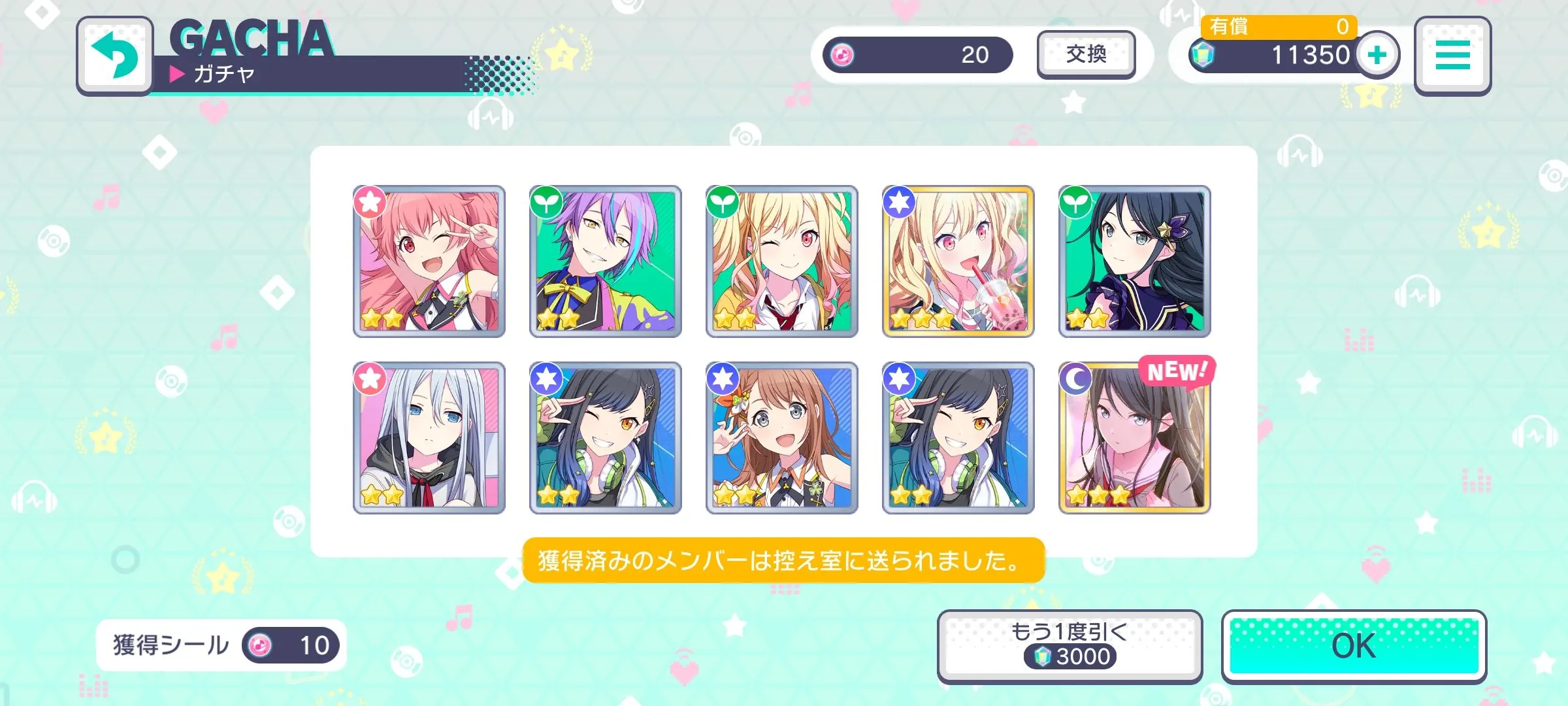Select the dark-haired girl with star hairpin card

[x=1135, y=261]
